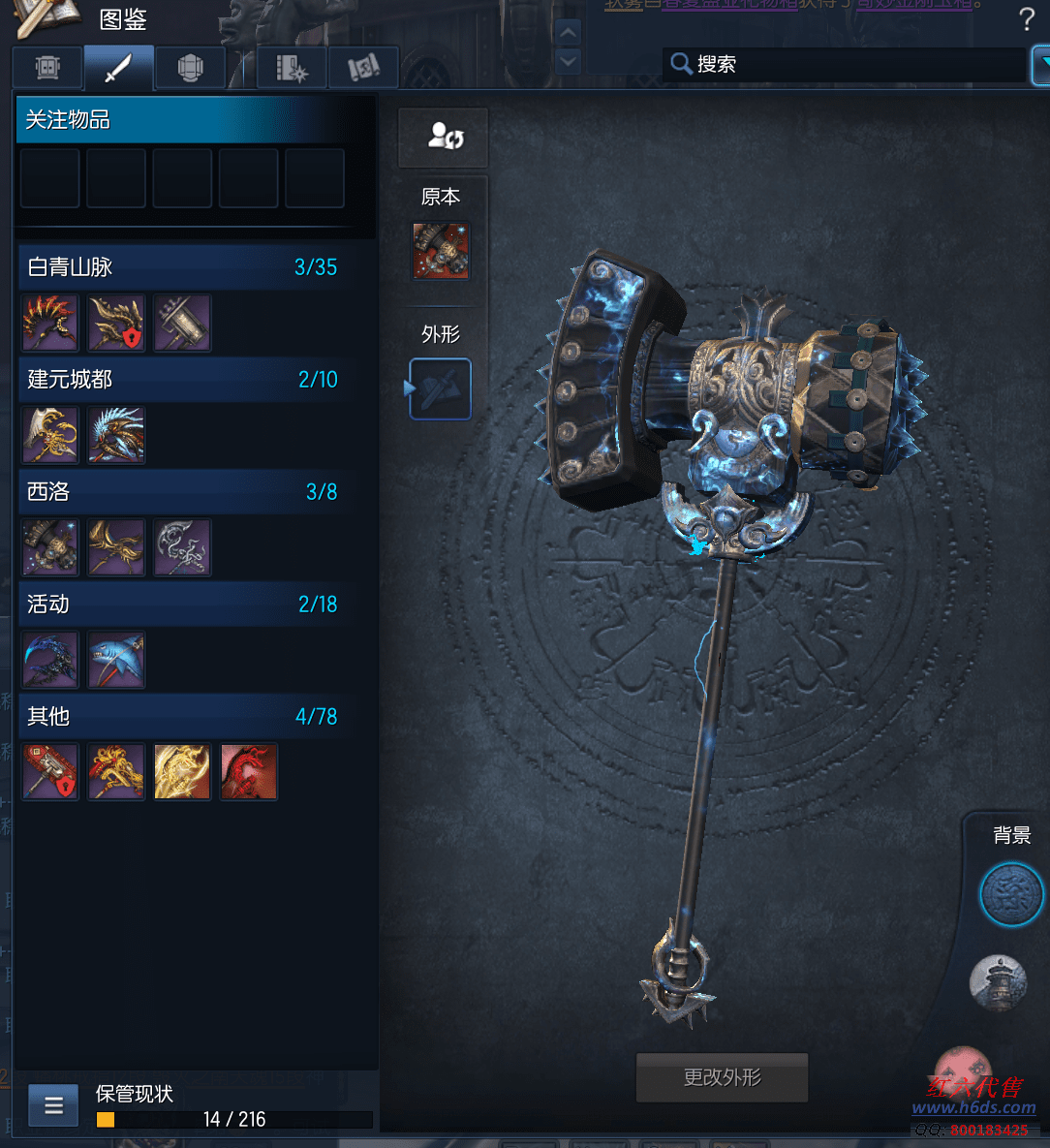Open the 其他 category header
Viewport: 1050px width, 1148px height.
[182, 717]
